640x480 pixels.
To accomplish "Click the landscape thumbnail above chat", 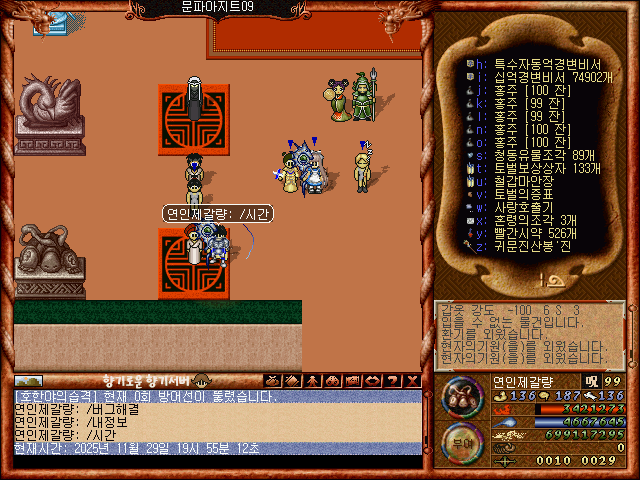I will (x=29, y=381).
